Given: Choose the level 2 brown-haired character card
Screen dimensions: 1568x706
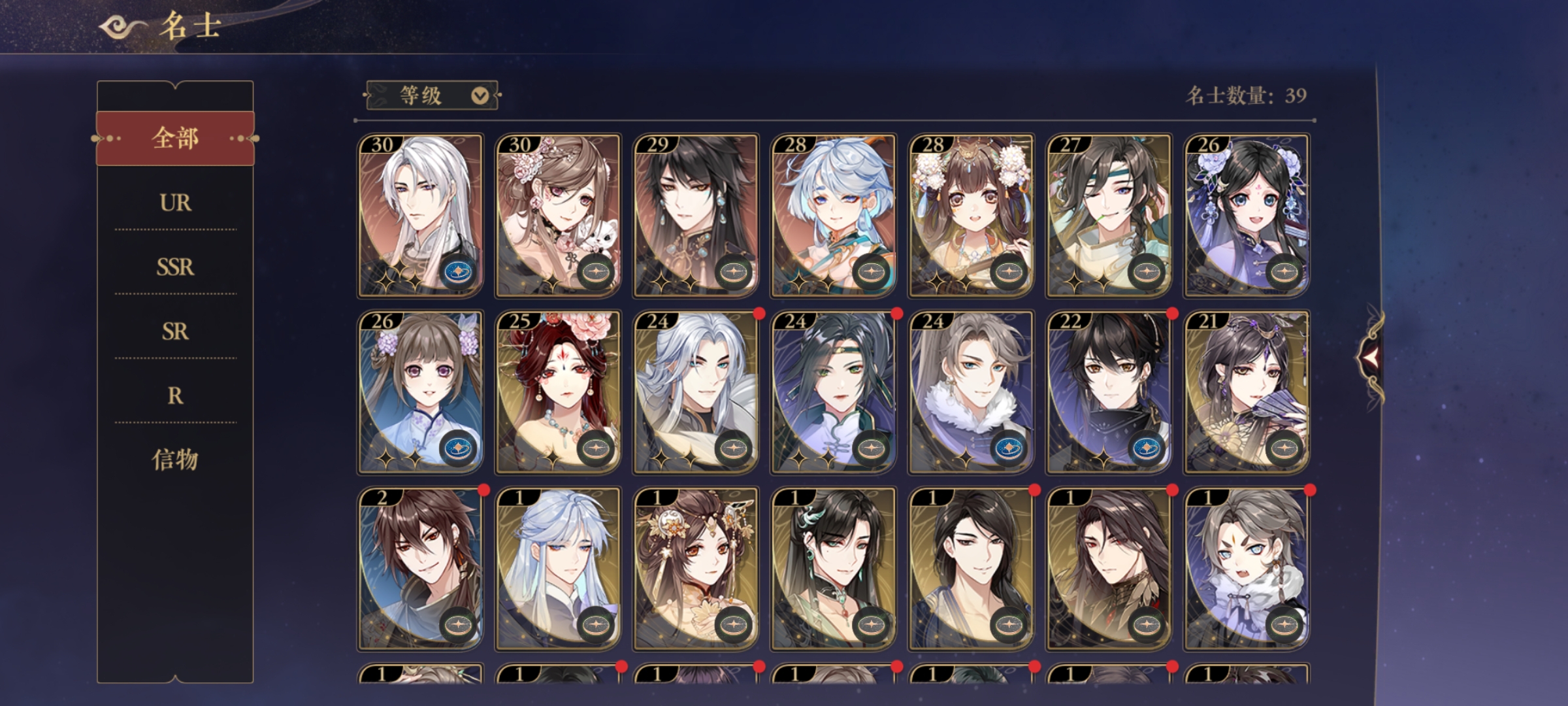Looking at the screenshot, I should pos(420,569).
